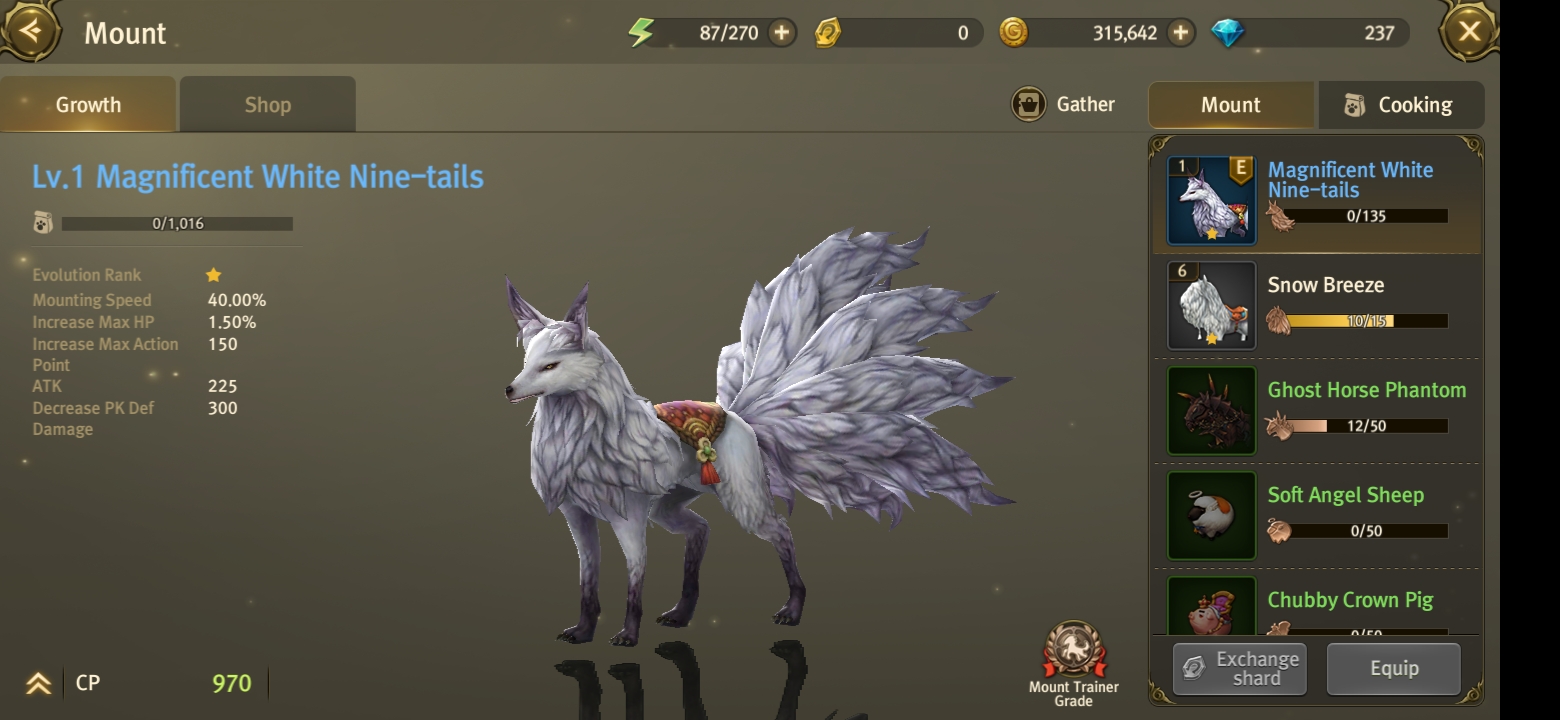This screenshot has width=1560, height=720.
Task: Go back using the arrow button
Action: pos(31,31)
